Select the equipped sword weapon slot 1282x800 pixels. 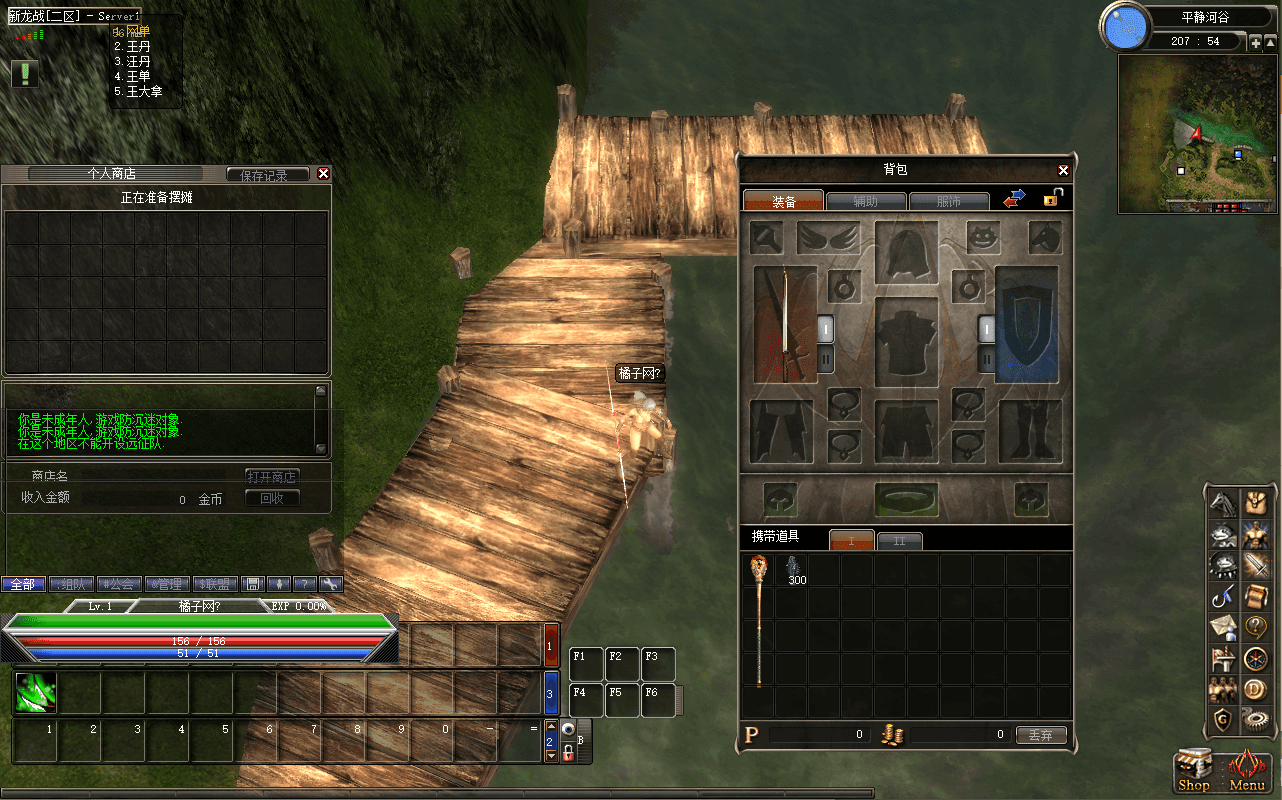785,324
